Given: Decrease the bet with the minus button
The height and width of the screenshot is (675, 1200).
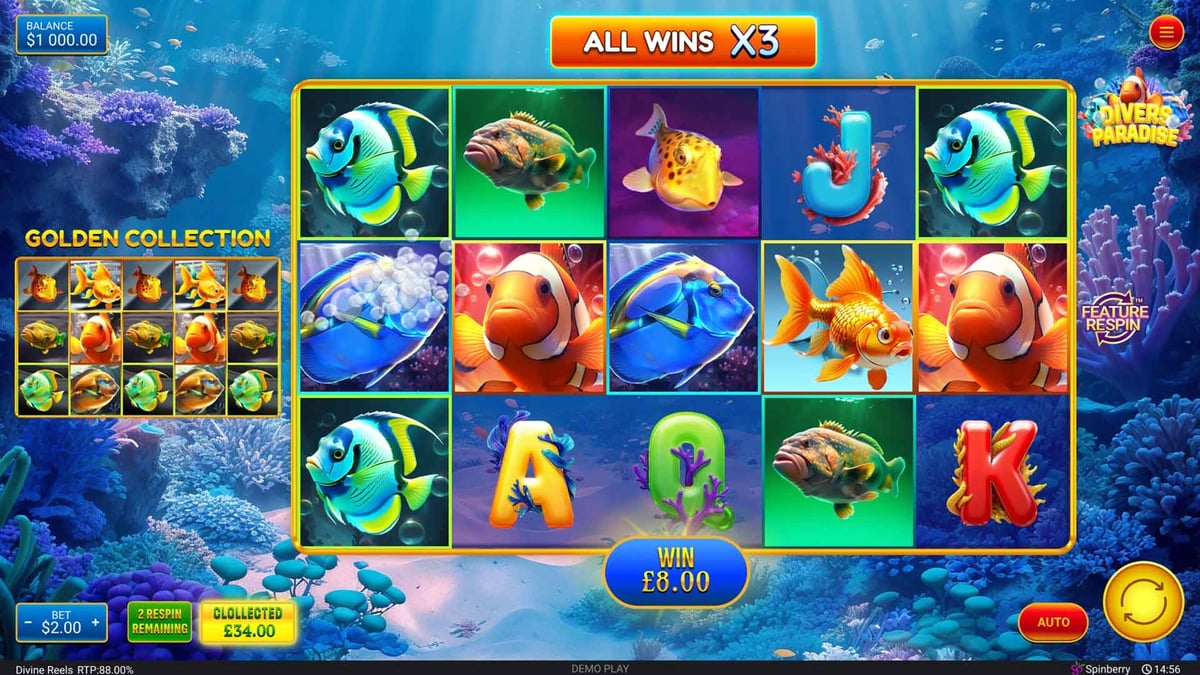Looking at the screenshot, I should pos(27,622).
